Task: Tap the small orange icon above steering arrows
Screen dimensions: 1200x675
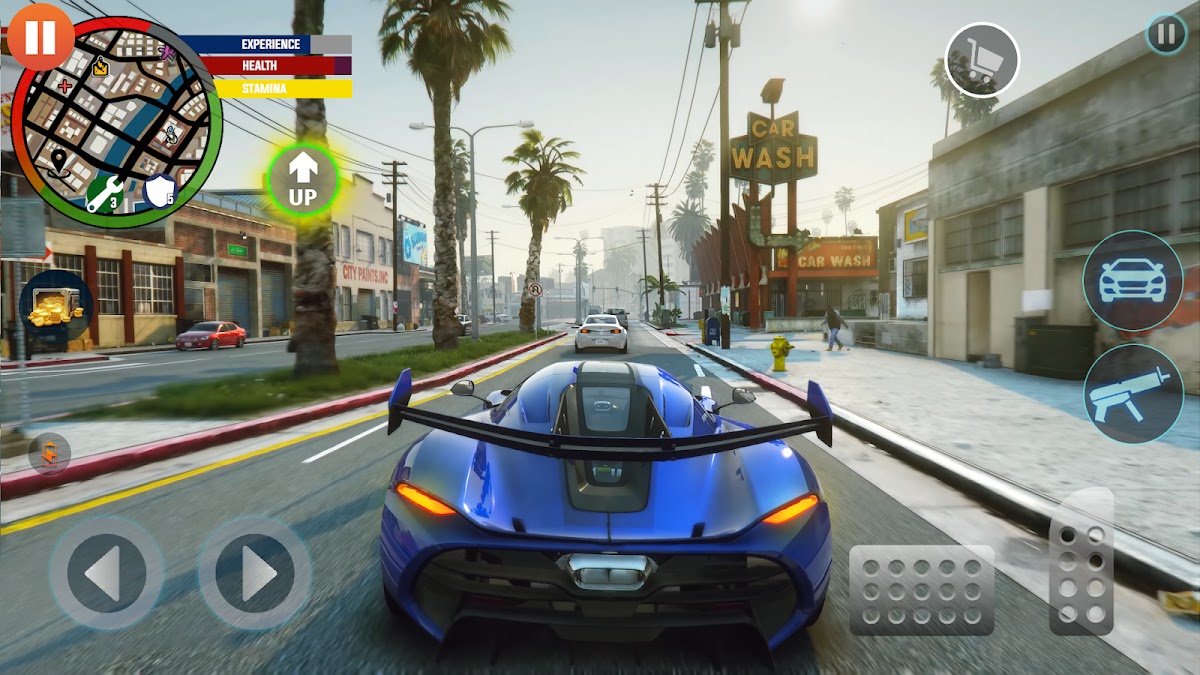Action: pyautogui.click(x=49, y=453)
